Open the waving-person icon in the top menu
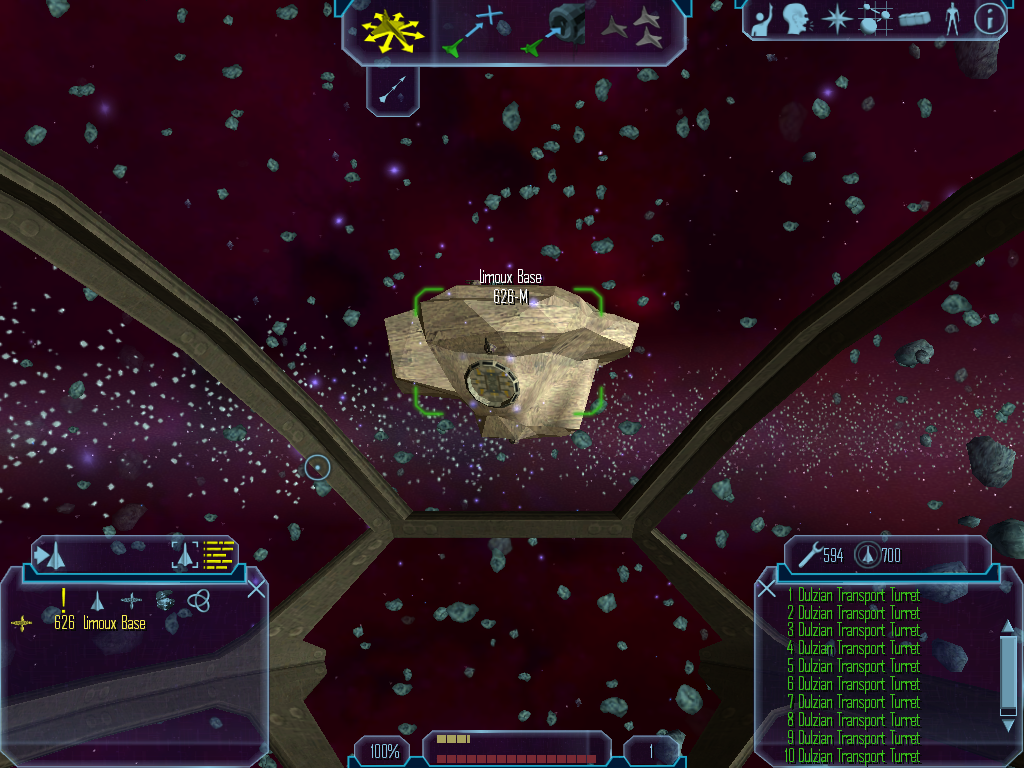Screen dimensions: 1024x768 point(763,20)
